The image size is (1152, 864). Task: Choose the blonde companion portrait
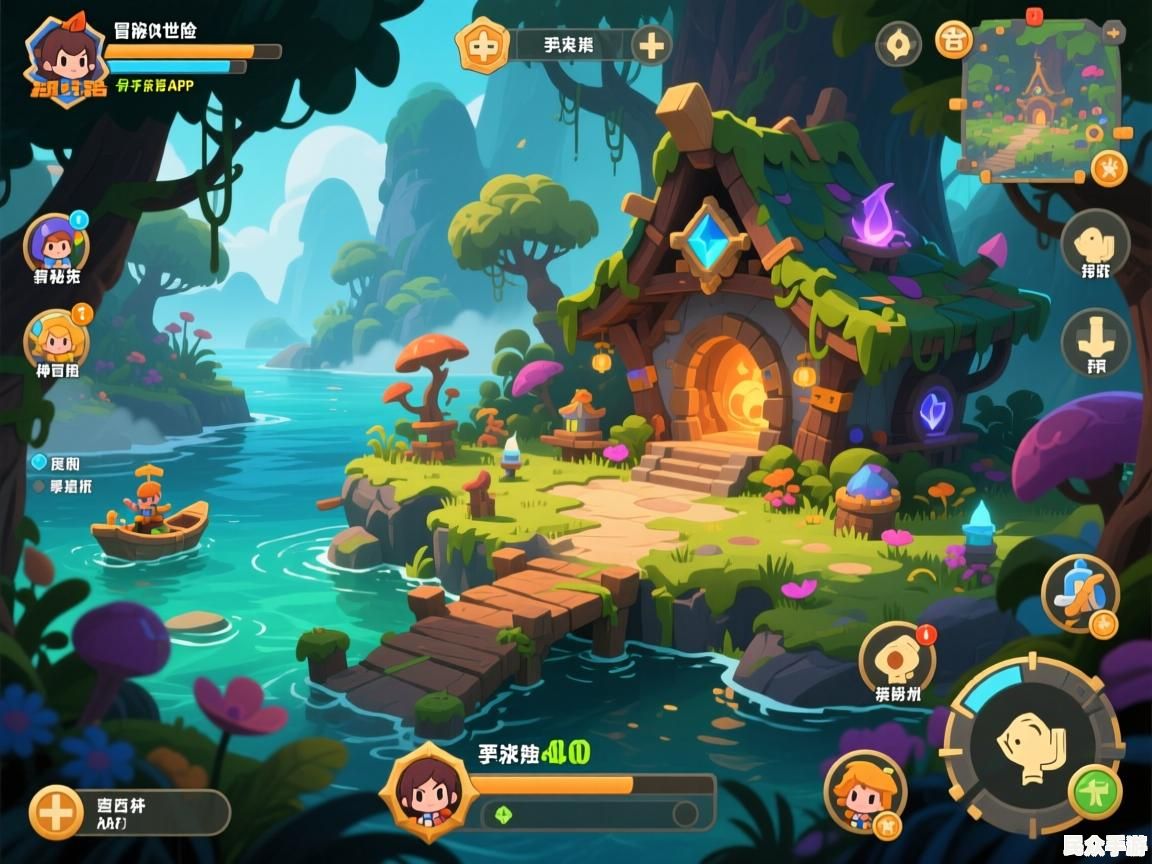pyautogui.click(x=56, y=338)
